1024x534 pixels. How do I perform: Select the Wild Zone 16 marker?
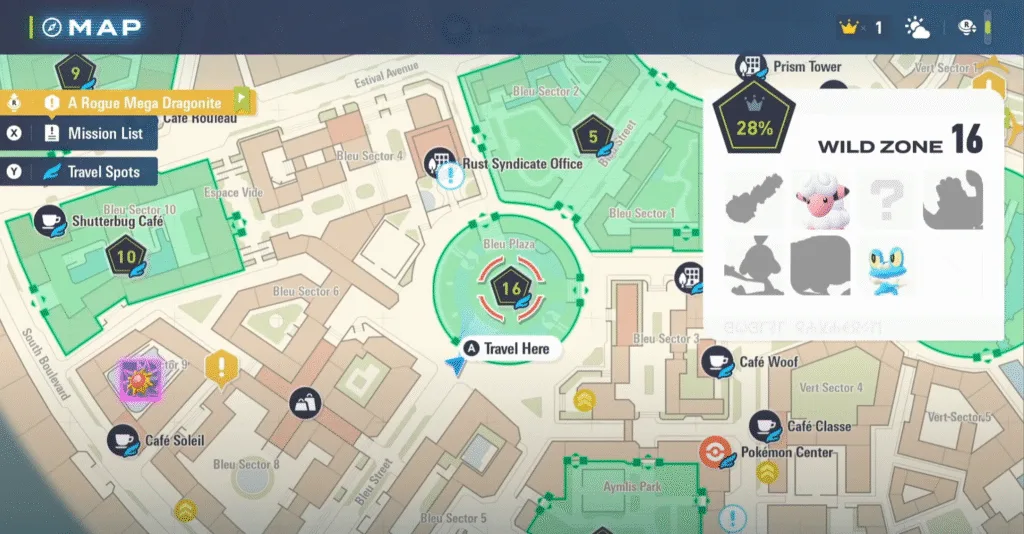[x=511, y=290]
